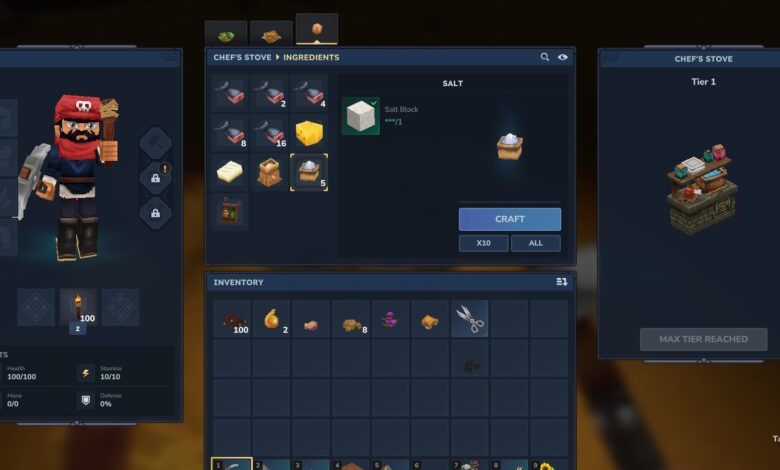Select the butter block recipe slot
Image resolution: width=780 pixels, height=470 pixels.
click(230, 172)
